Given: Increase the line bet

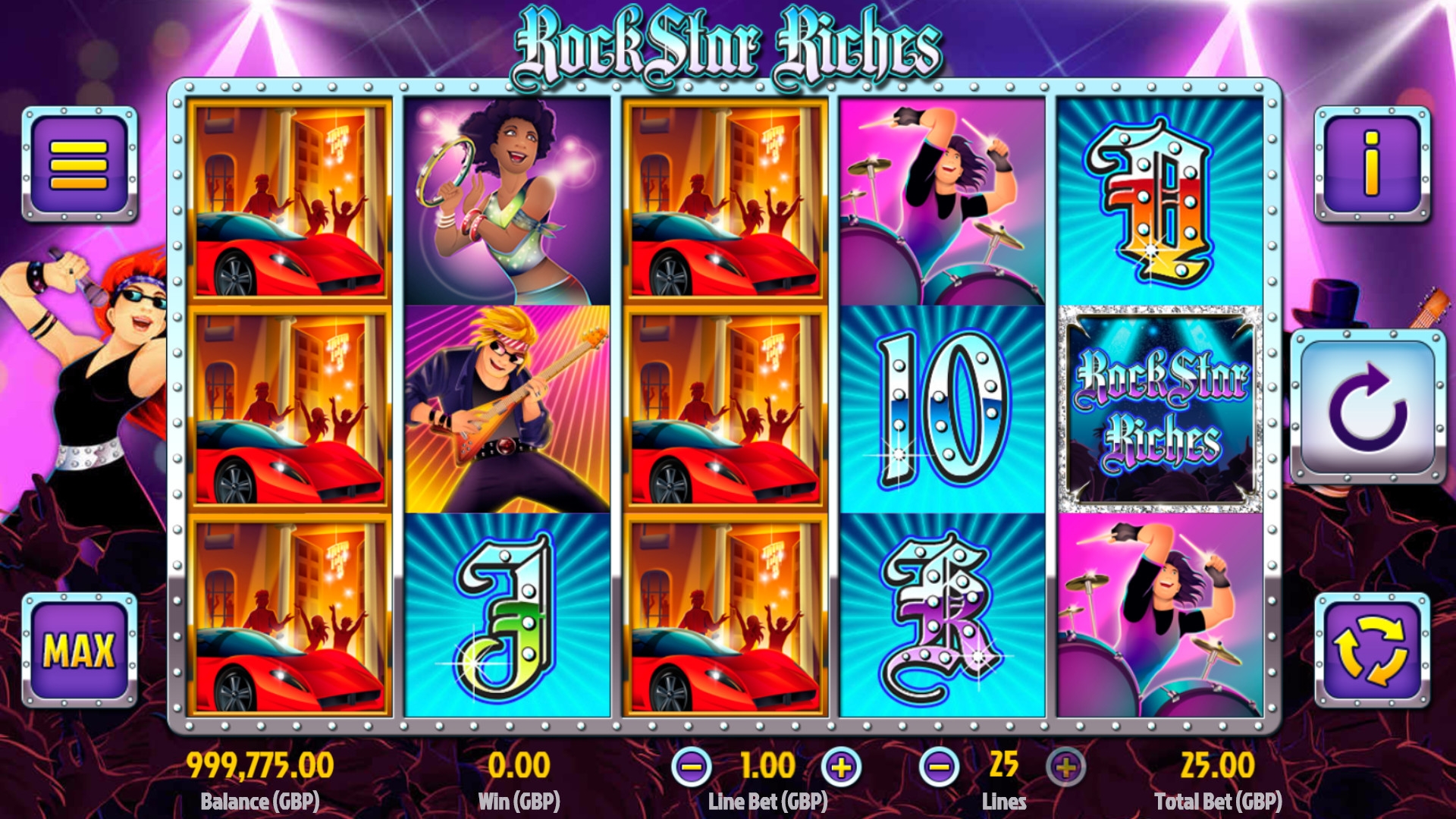Looking at the screenshot, I should 841,767.
